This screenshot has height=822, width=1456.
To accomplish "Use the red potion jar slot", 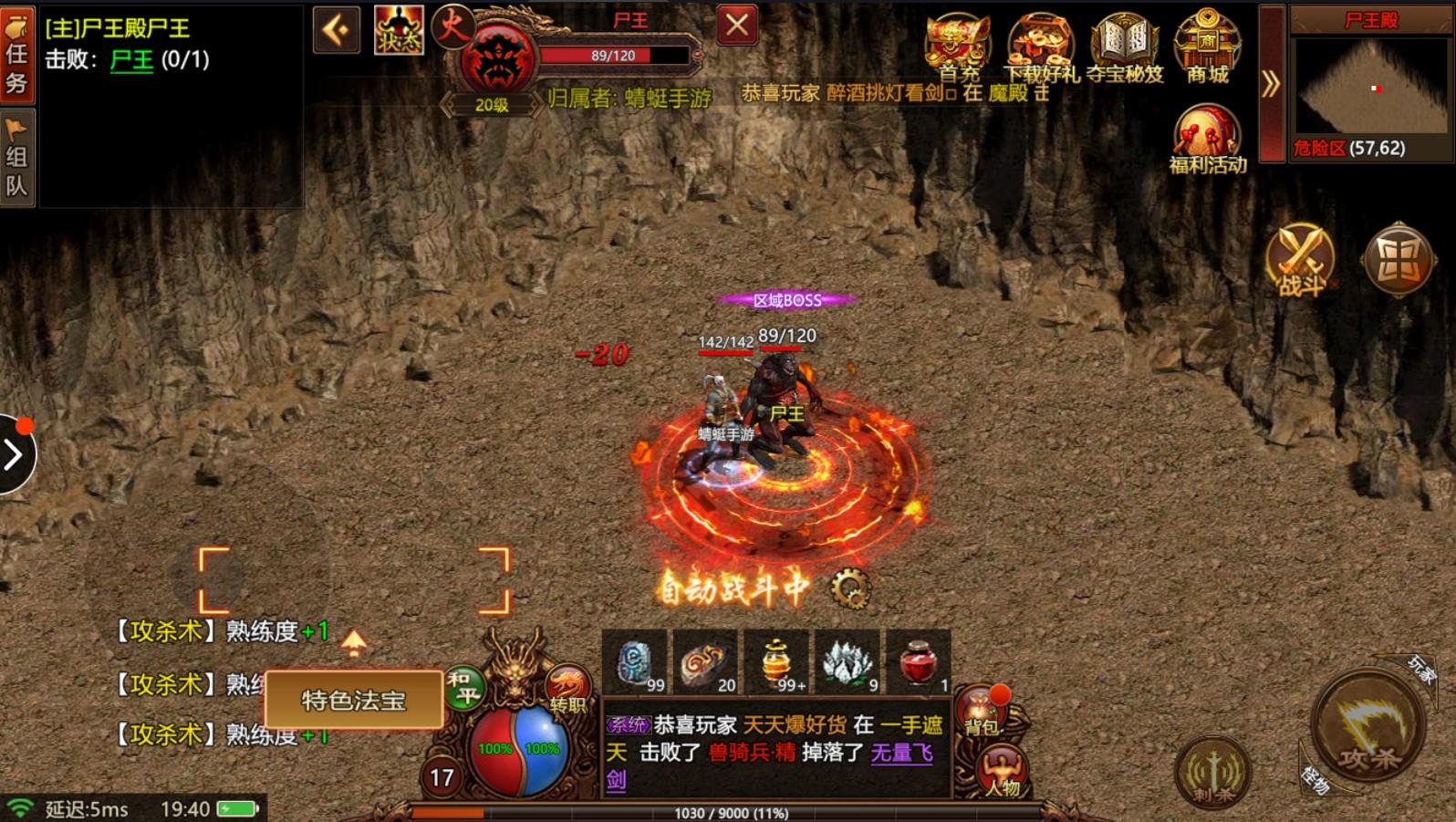I will click(x=919, y=662).
